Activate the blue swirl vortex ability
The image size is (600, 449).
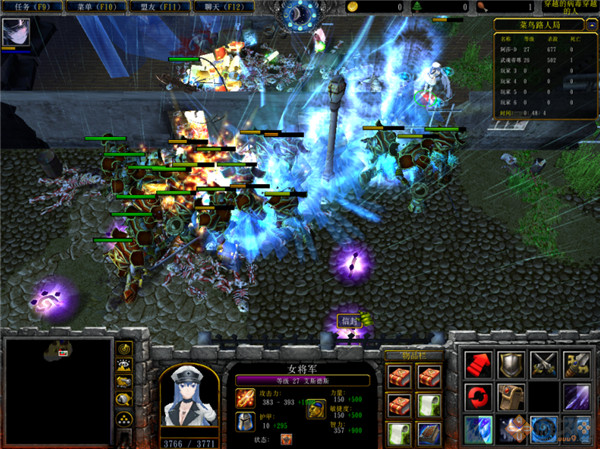point(544,429)
